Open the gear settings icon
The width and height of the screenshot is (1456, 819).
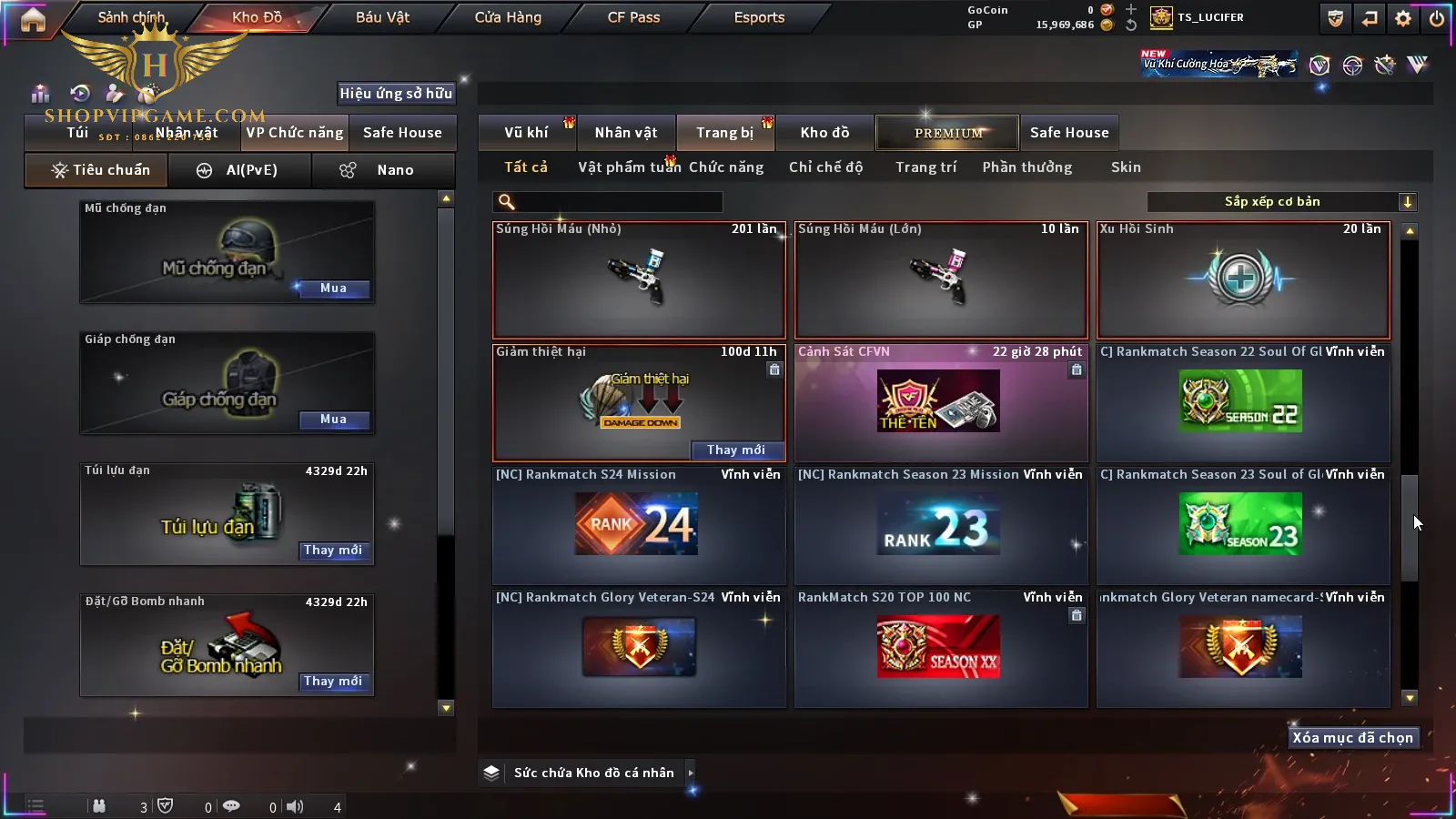(x=1403, y=18)
